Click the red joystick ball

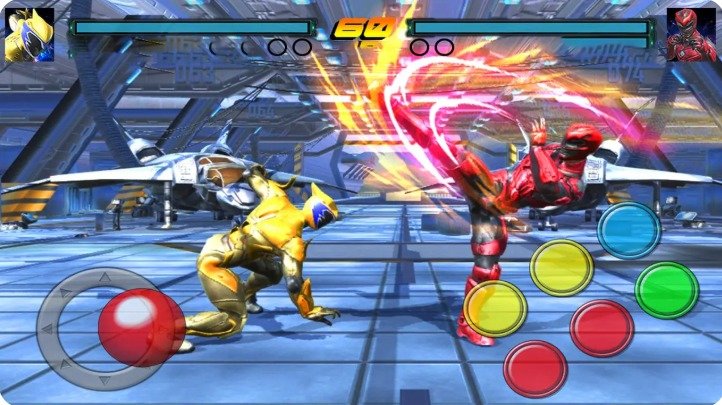tap(141, 326)
